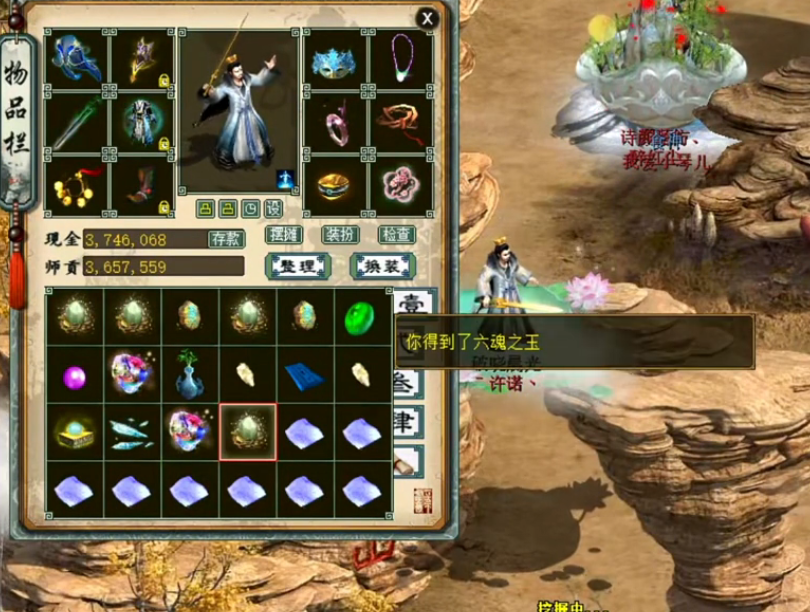Select the purple pearl orb item
The image size is (810, 612).
click(x=76, y=376)
